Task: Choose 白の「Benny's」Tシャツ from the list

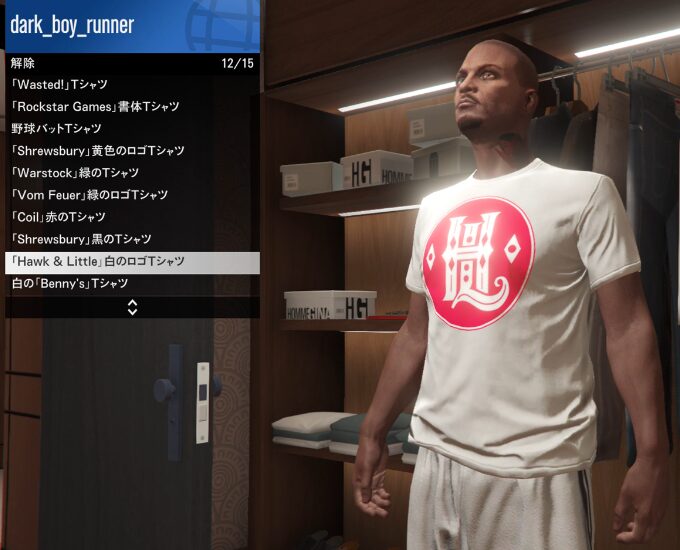Action: pos(70,284)
